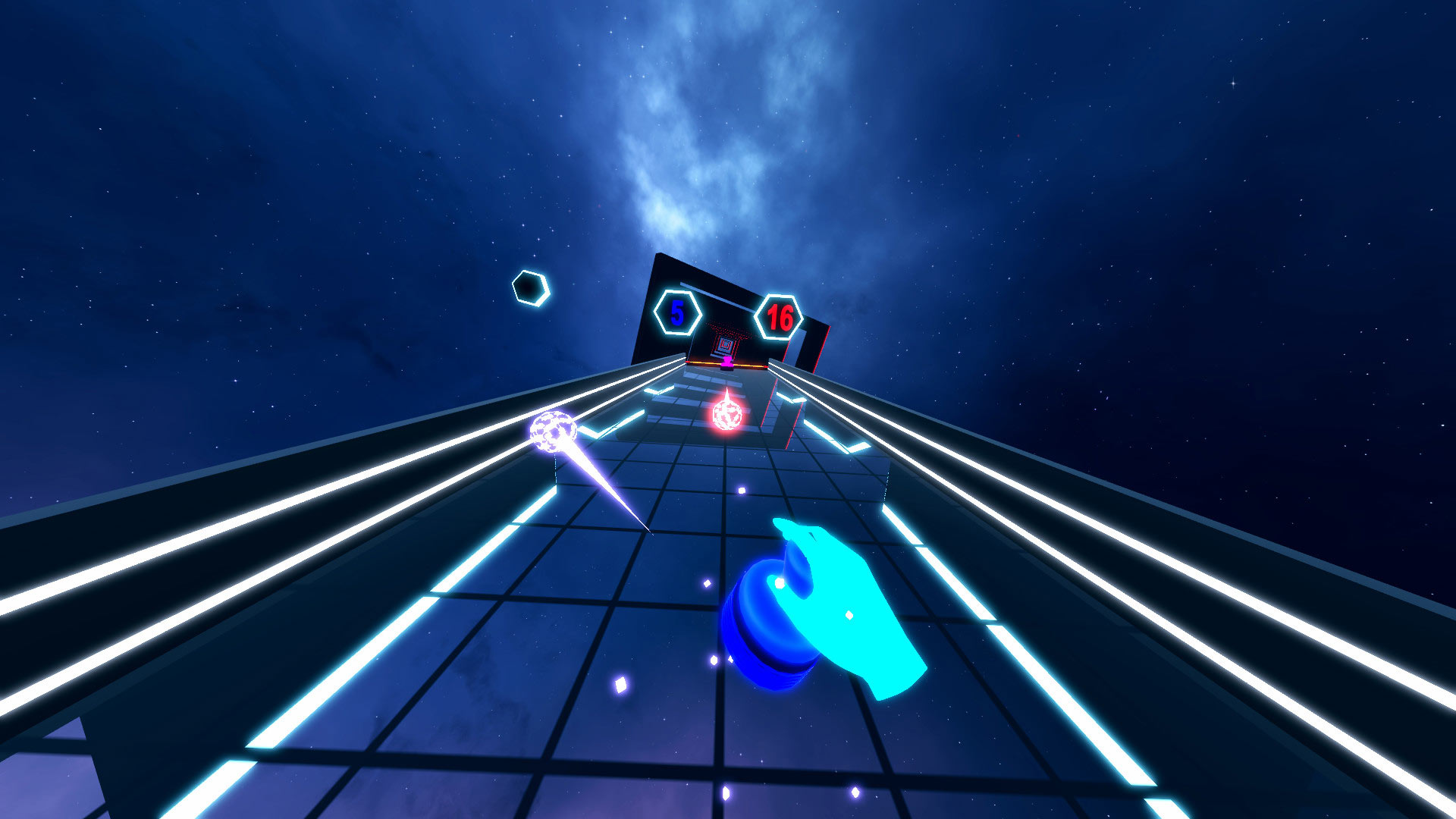1456x819 pixels.
Task: Click the blue number 5 score digit
Action: (677, 312)
